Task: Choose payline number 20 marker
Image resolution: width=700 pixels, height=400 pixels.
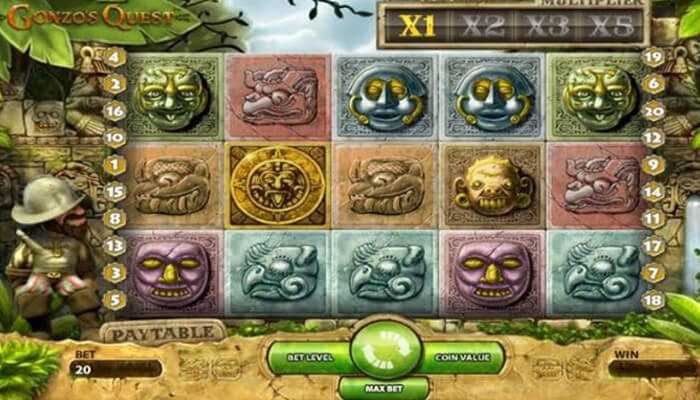Action: tap(654, 111)
